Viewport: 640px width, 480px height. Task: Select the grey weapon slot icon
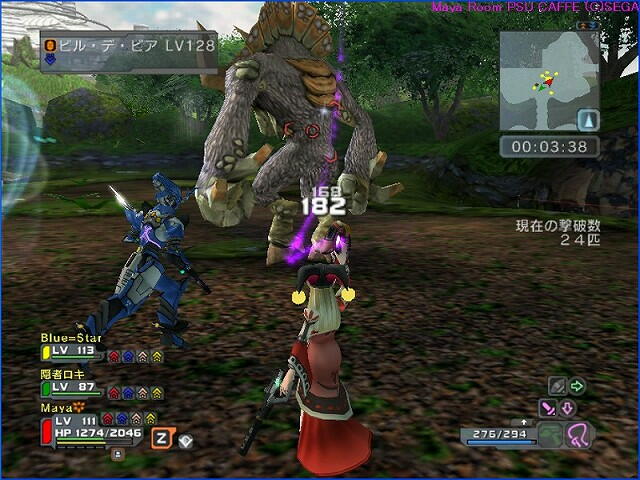click(556, 386)
